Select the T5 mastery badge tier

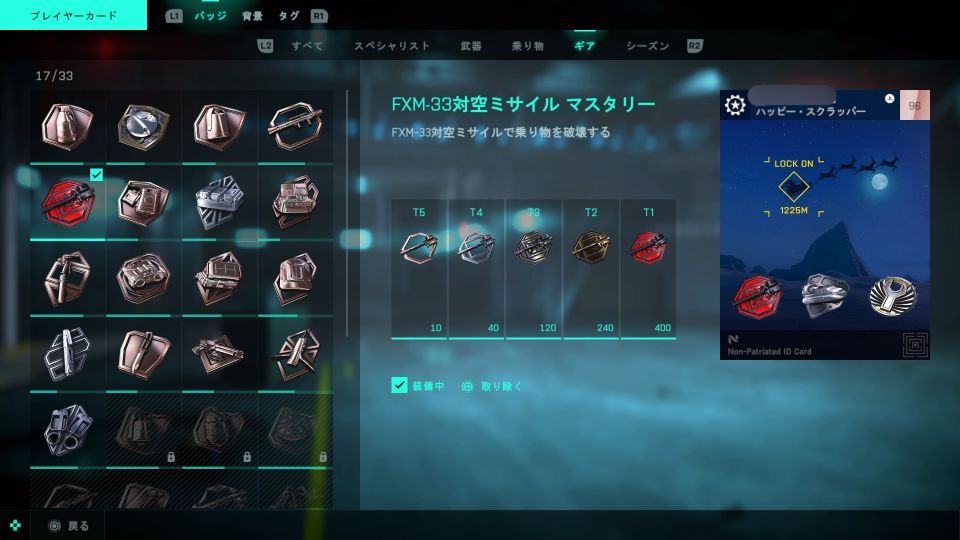(x=419, y=248)
